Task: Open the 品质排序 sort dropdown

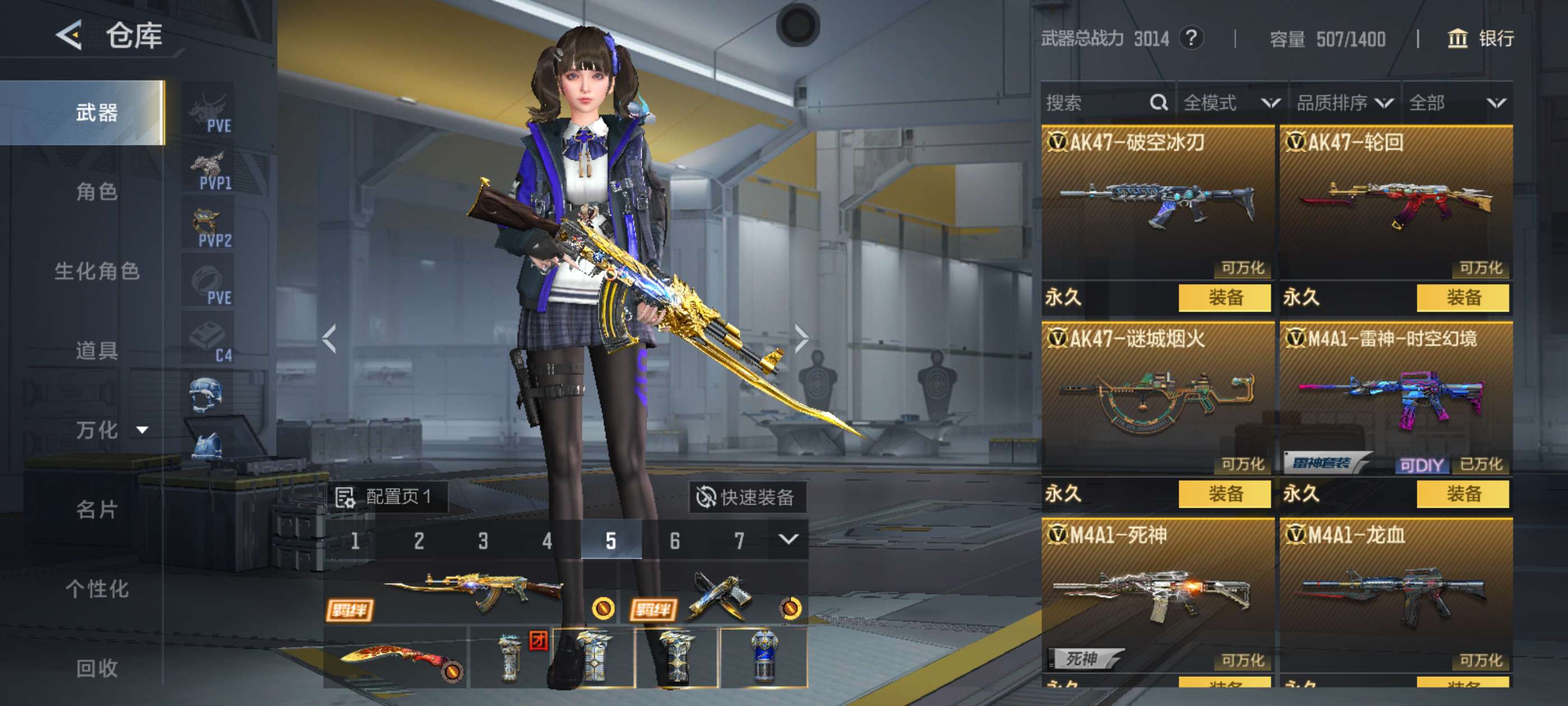Action: [x=1344, y=103]
